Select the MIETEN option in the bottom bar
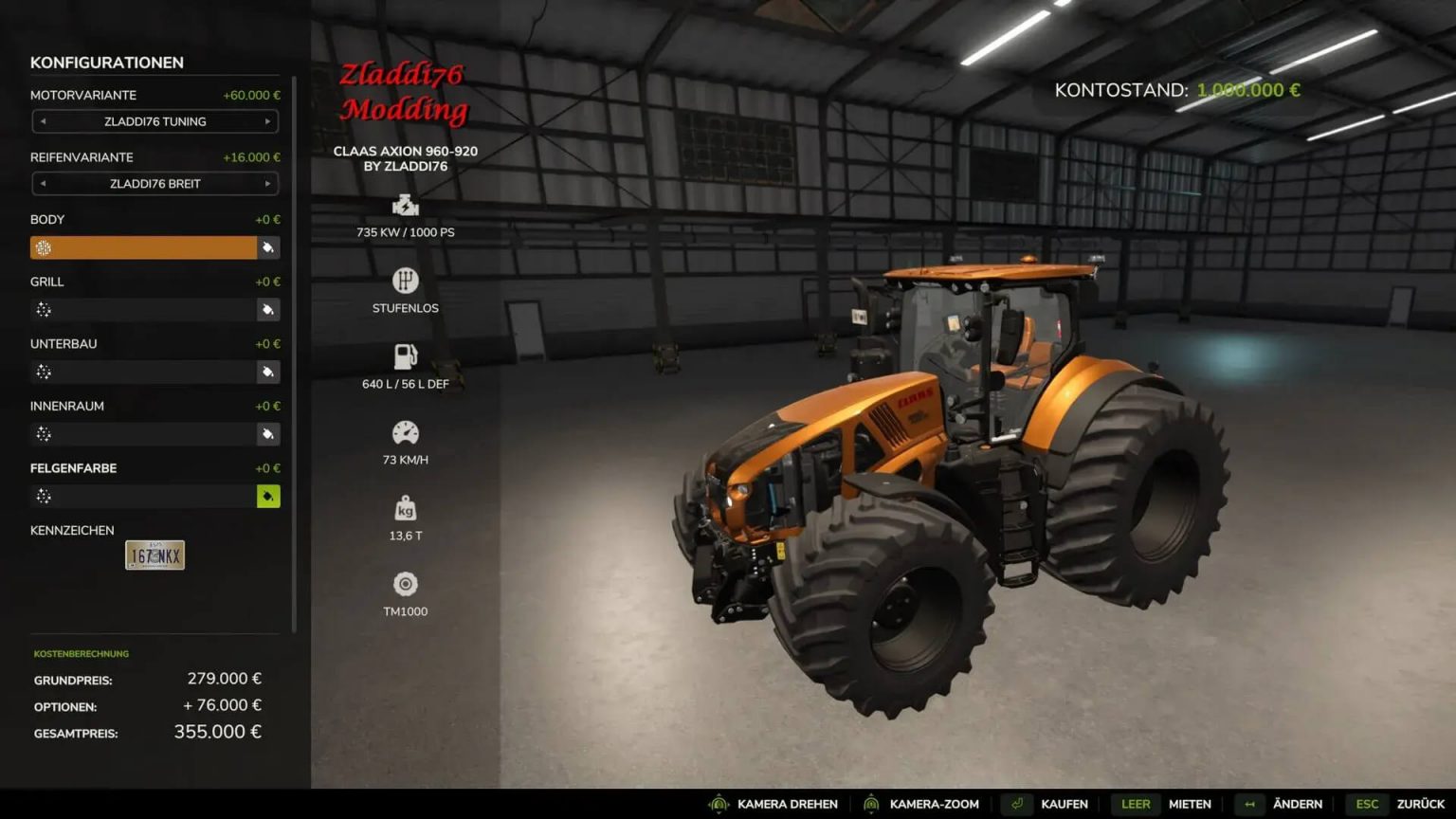Image resolution: width=1456 pixels, height=819 pixels. click(1191, 804)
